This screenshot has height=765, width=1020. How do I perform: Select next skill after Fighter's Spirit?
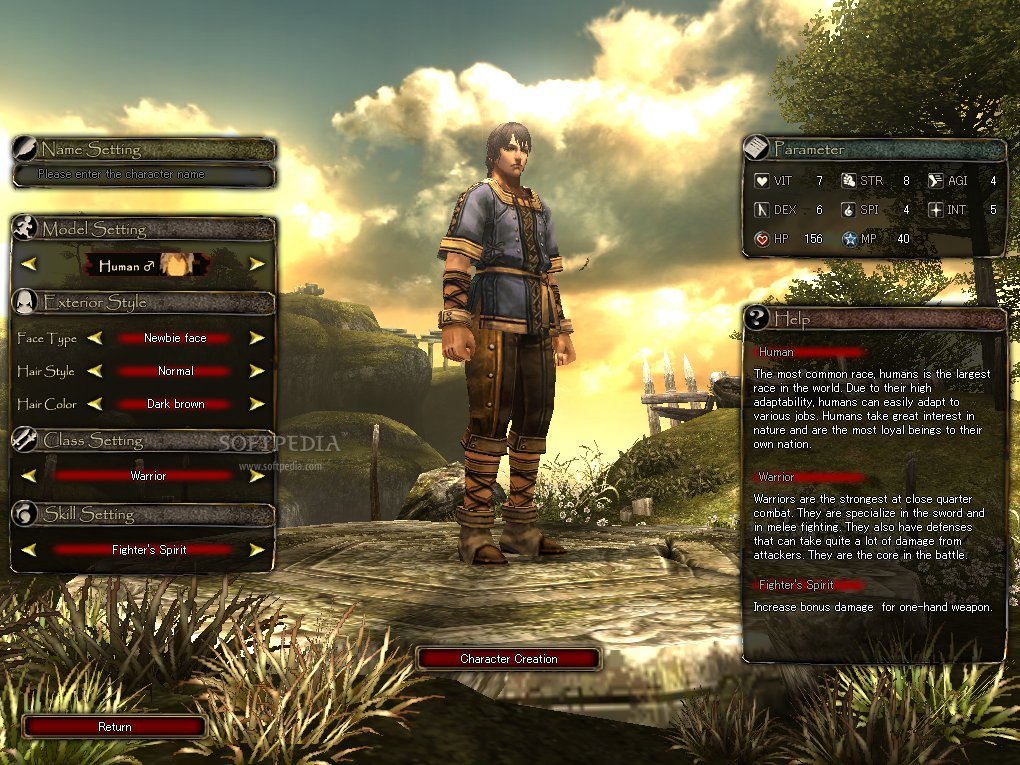pyautogui.click(x=257, y=549)
